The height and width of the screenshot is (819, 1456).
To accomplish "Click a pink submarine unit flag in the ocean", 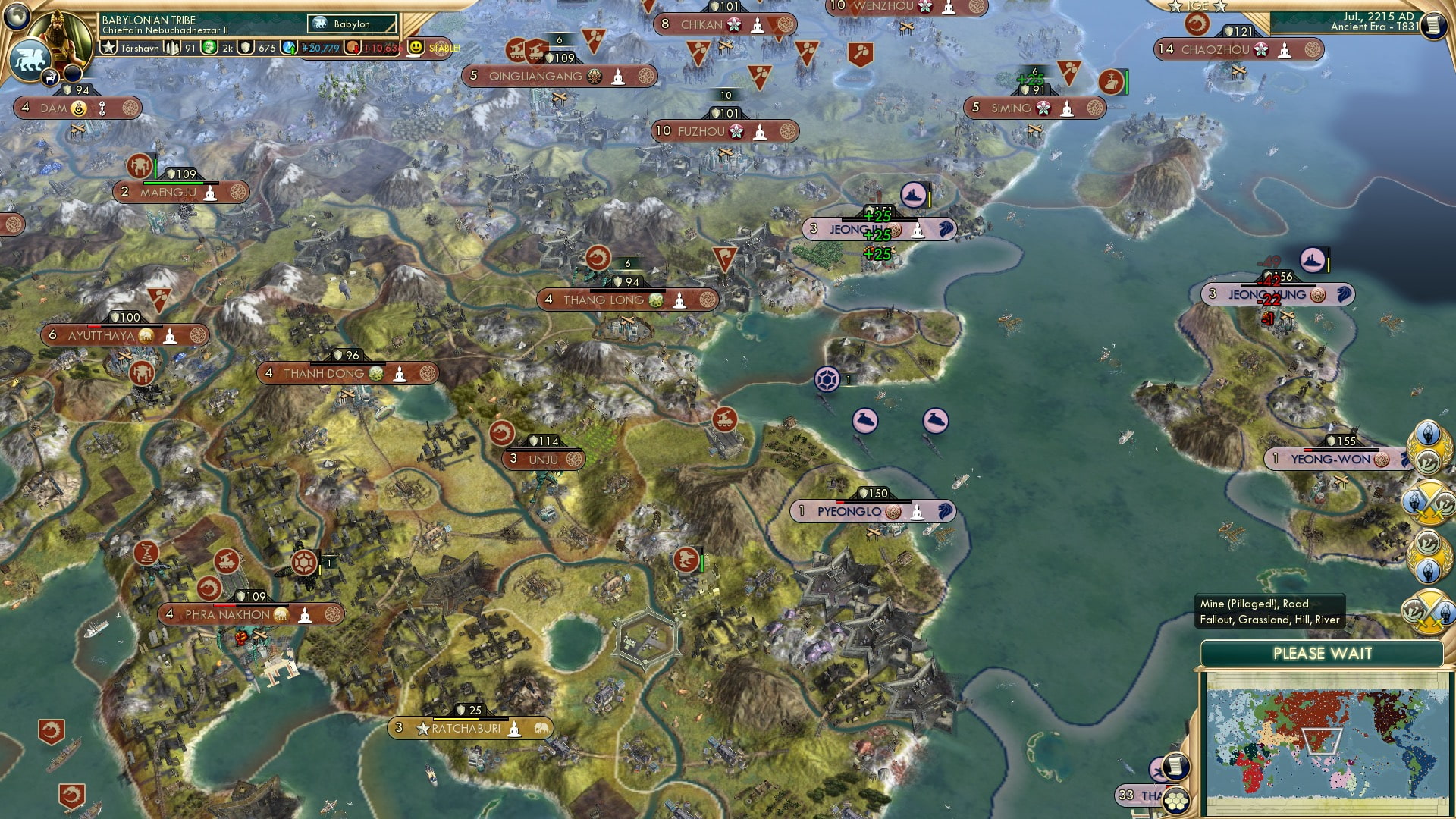I will tap(865, 421).
